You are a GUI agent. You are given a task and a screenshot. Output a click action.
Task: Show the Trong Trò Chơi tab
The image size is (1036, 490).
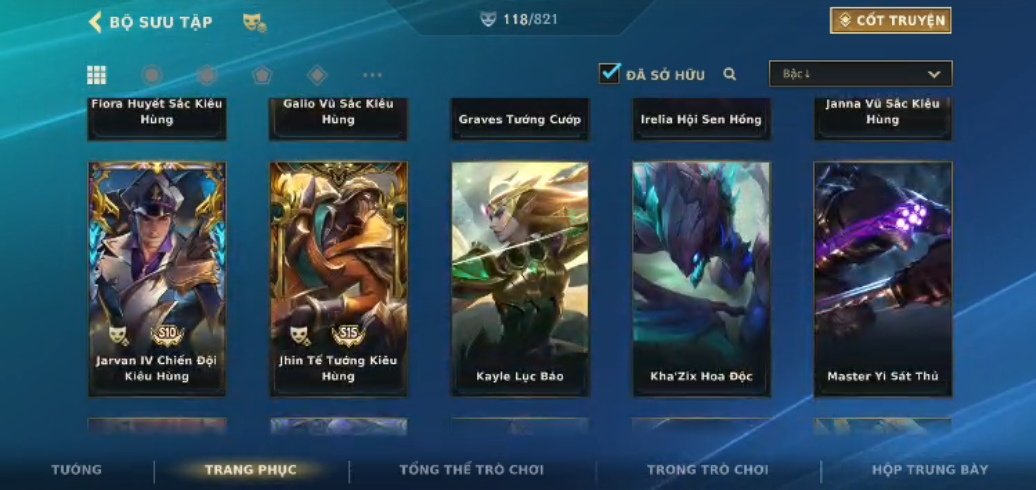[x=708, y=470]
